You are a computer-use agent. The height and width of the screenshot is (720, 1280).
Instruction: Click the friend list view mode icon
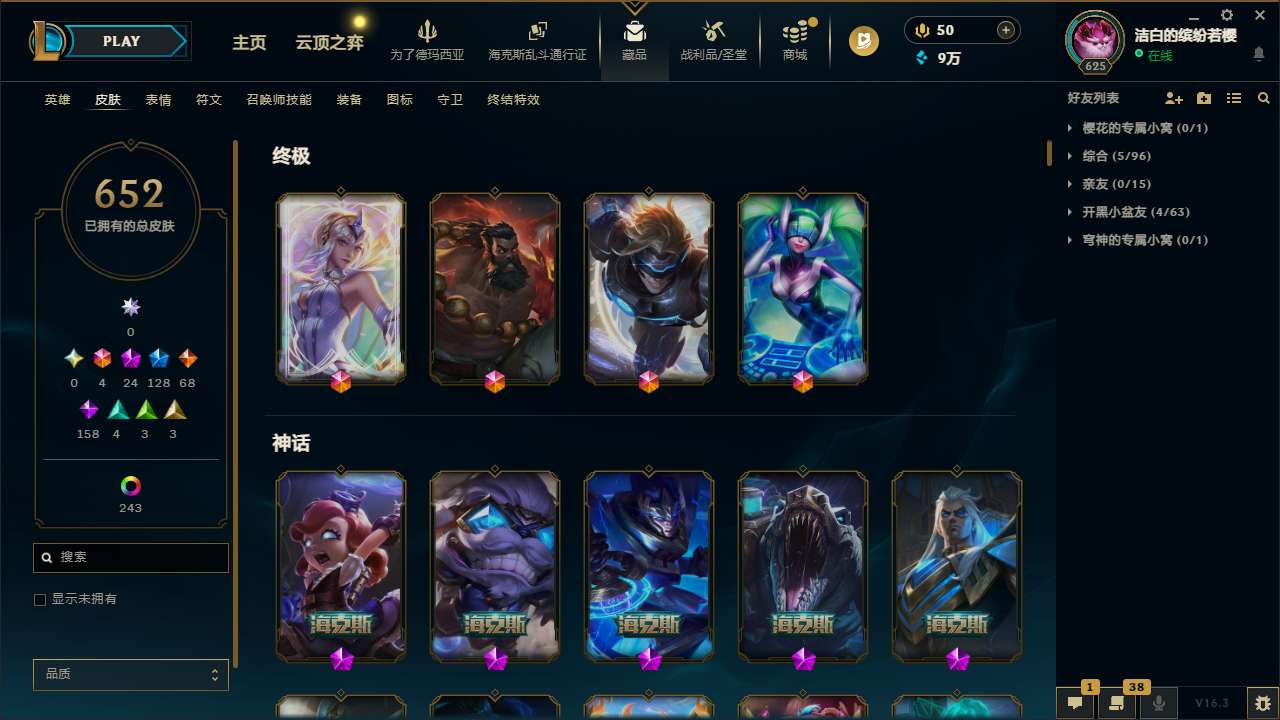[x=1234, y=98]
